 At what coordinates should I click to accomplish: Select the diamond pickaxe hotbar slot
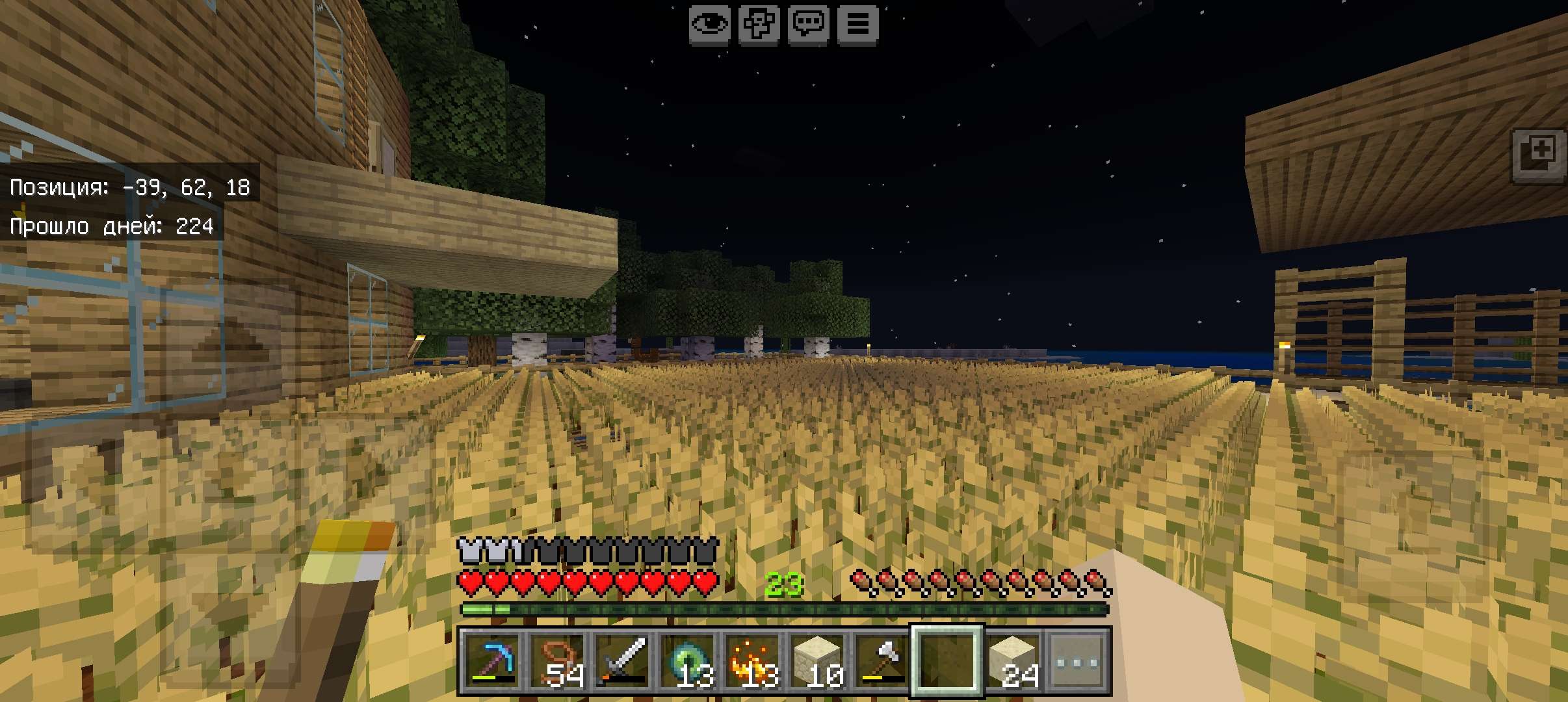[x=491, y=660]
